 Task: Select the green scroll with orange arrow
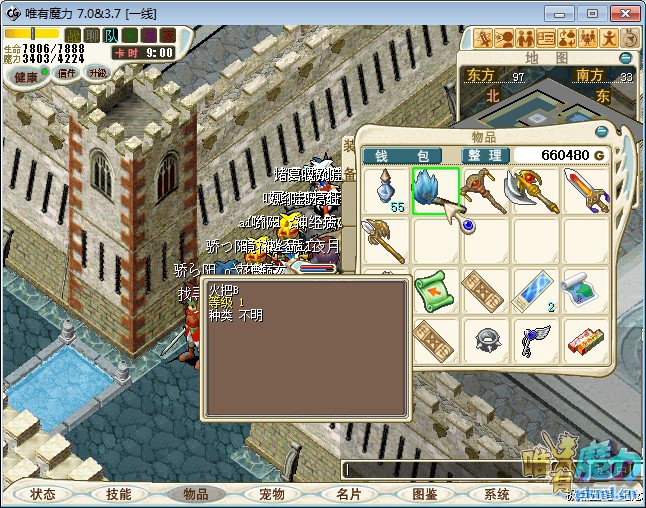435,290
